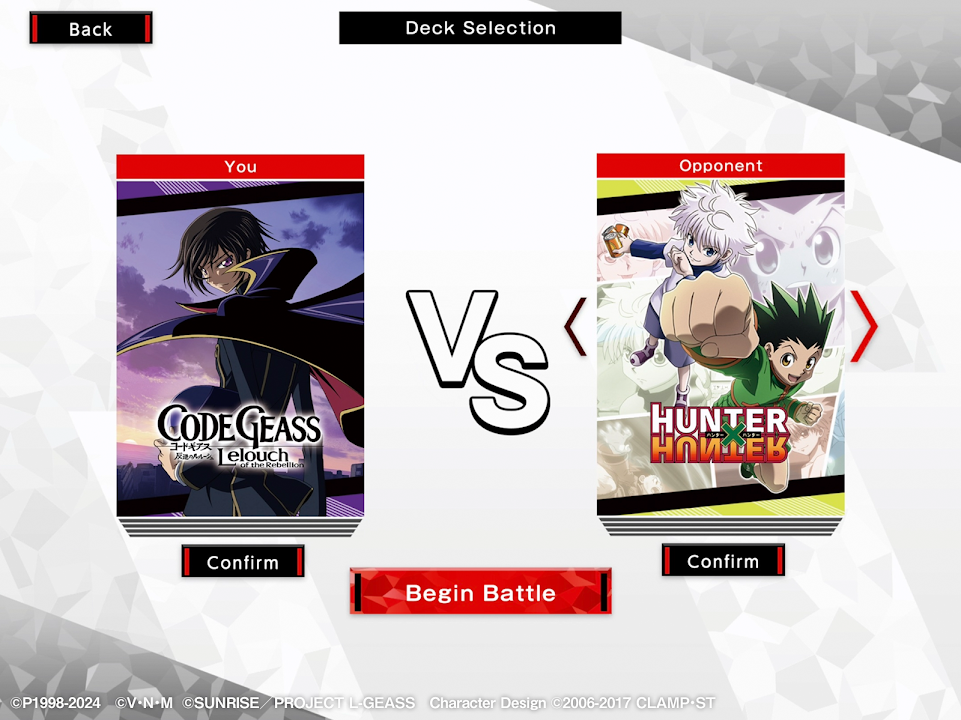Confirm the opponent's Hunter x Hunter deck
Viewport: 961px width, 720px height.
722,561
